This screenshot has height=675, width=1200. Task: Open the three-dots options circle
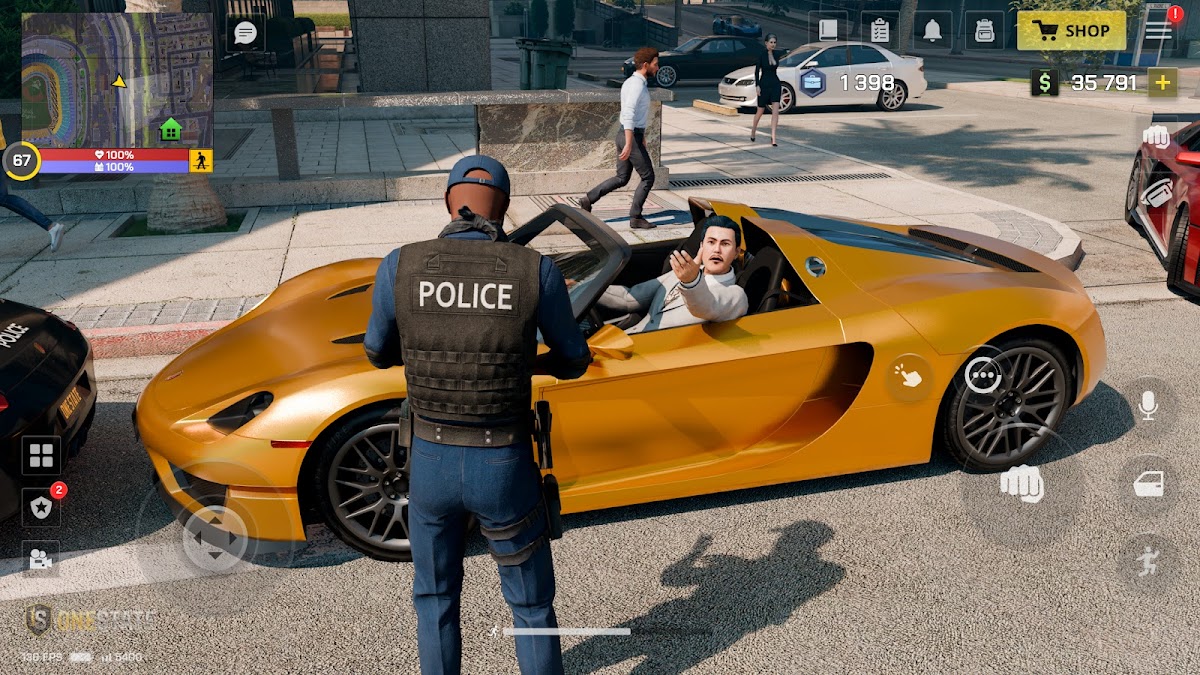tap(984, 375)
